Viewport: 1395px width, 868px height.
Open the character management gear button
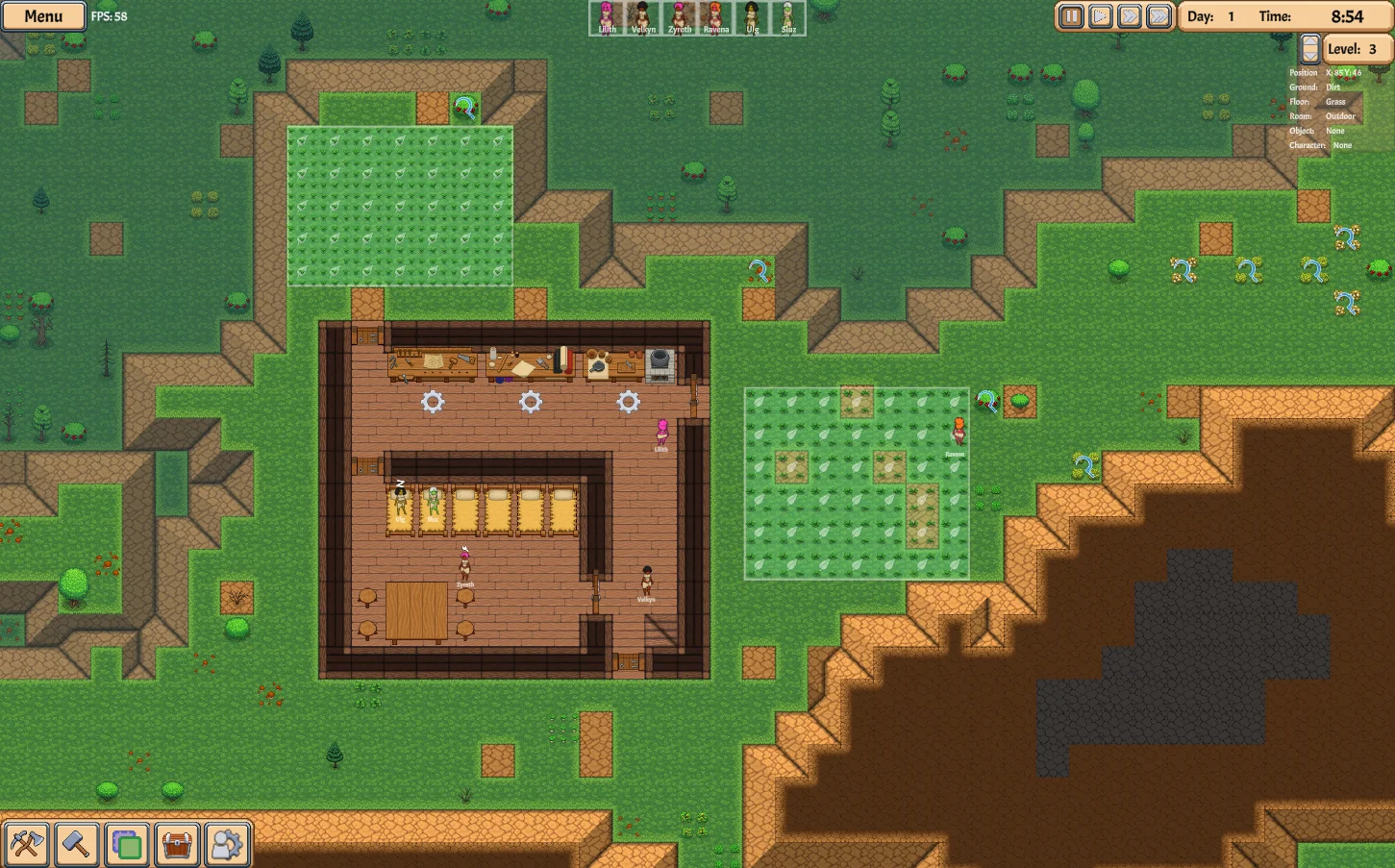227,845
